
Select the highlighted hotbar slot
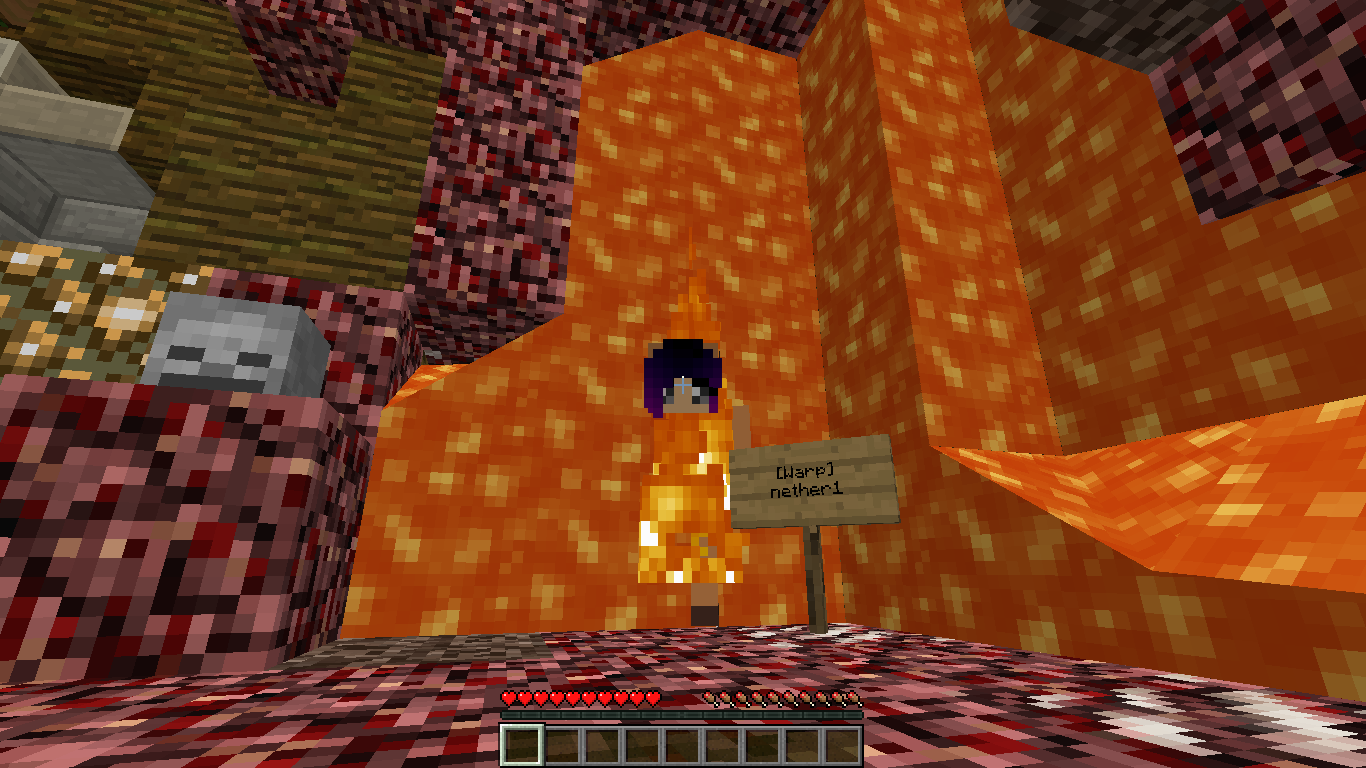tap(521, 746)
